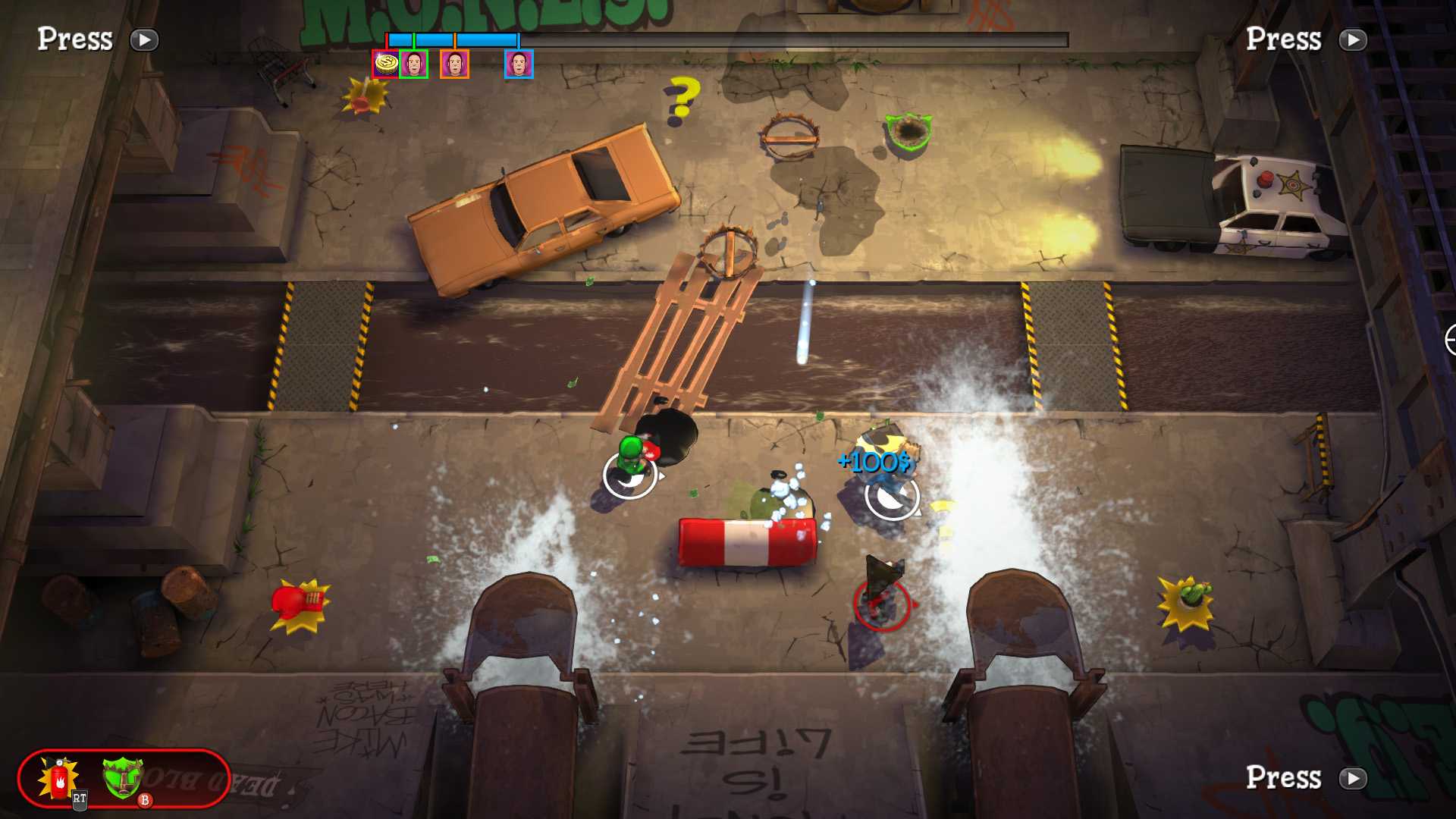Select the gold coin player portrait
Image resolution: width=1456 pixels, height=819 pixels.
pyautogui.click(x=385, y=64)
